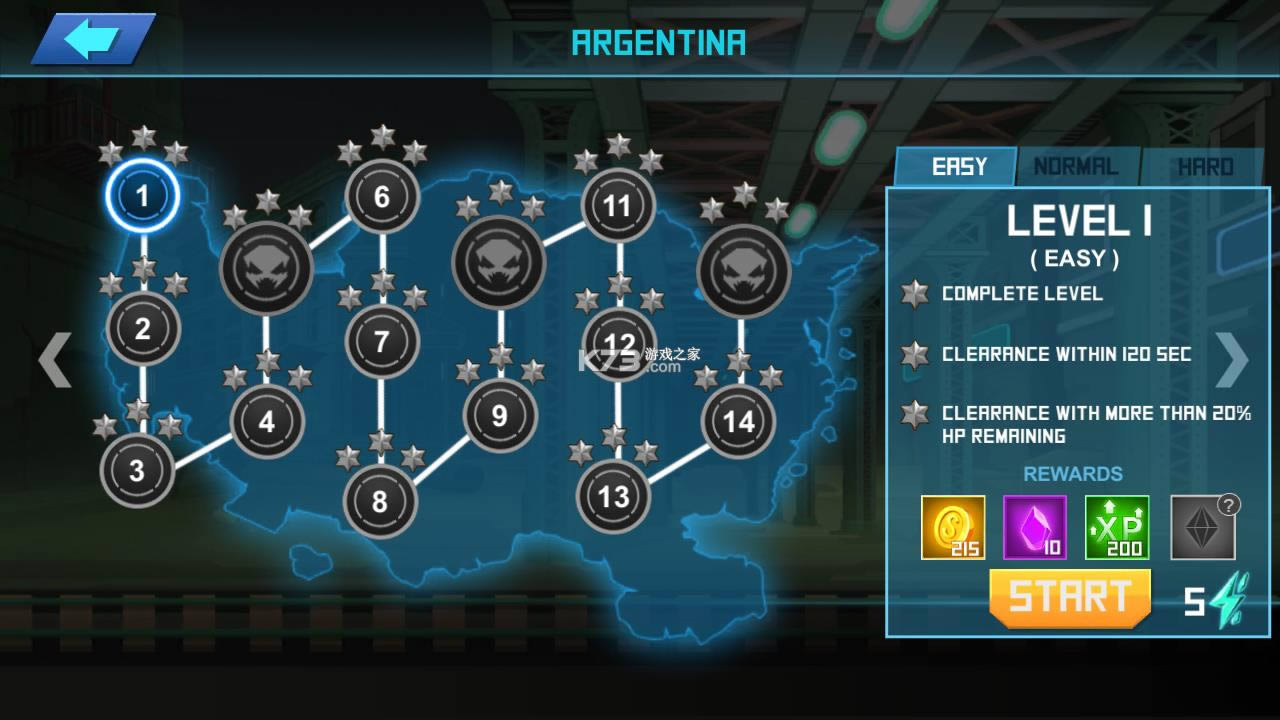This screenshot has width=1280, height=720.
Task: Start Level 1 with the orange button
Action: click(1070, 598)
